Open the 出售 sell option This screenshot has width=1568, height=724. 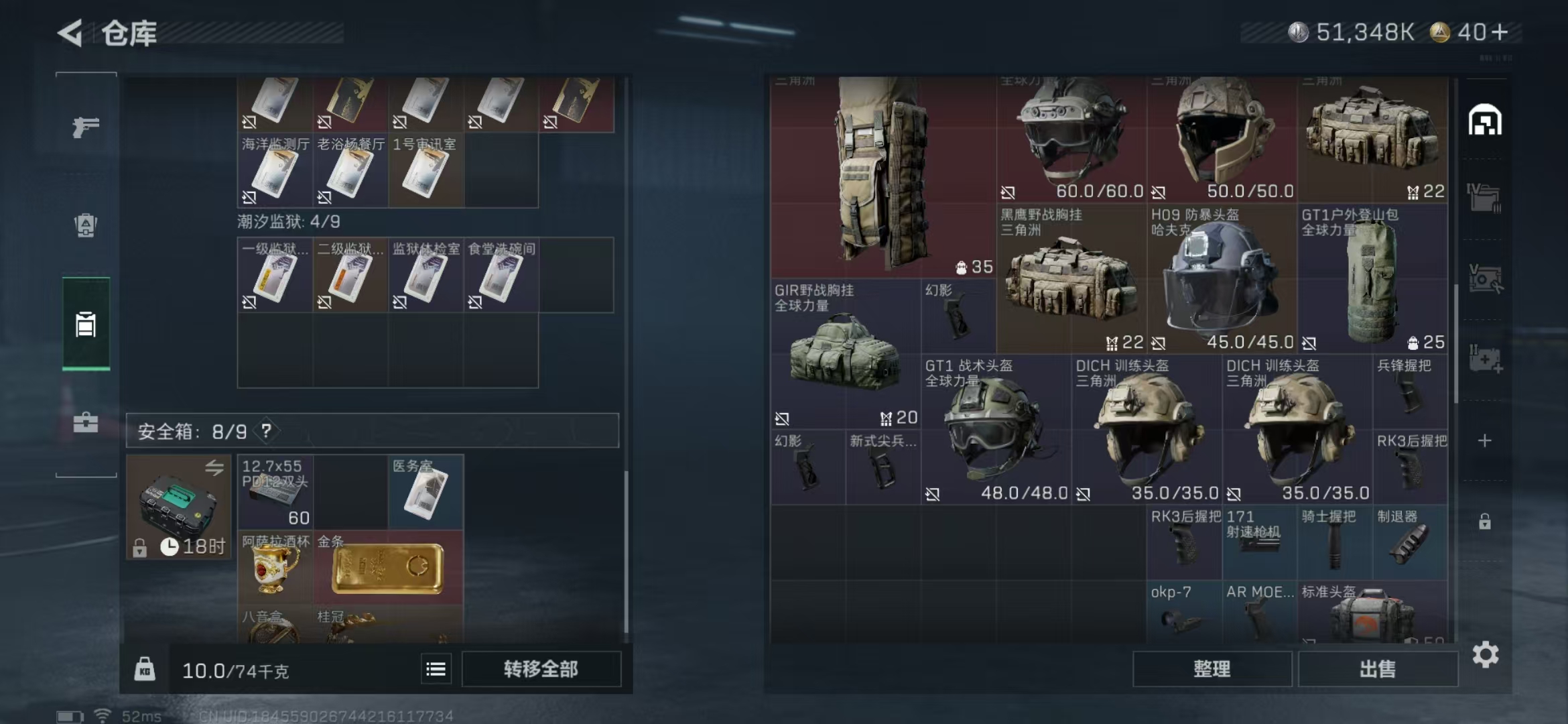point(1377,669)
